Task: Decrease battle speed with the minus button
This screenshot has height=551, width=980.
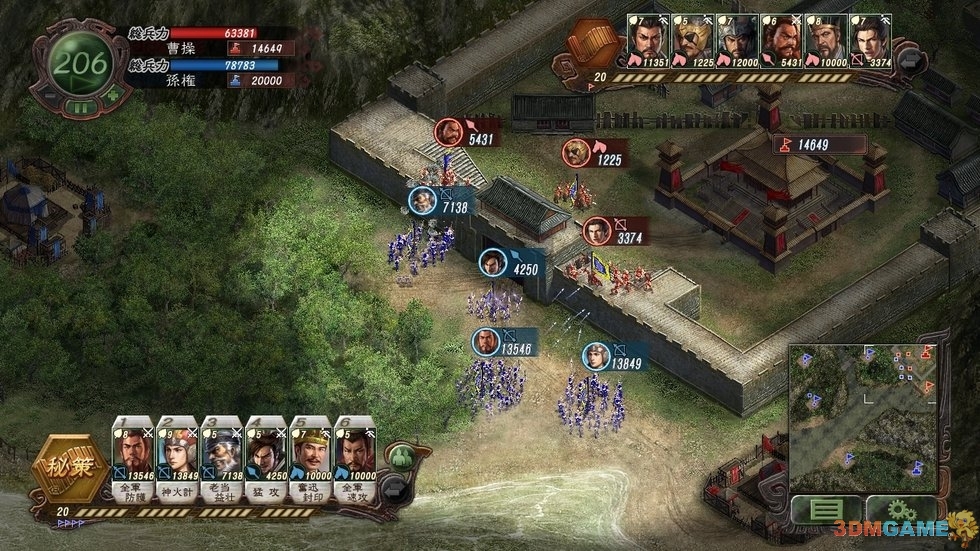Action: pos(52,96)
